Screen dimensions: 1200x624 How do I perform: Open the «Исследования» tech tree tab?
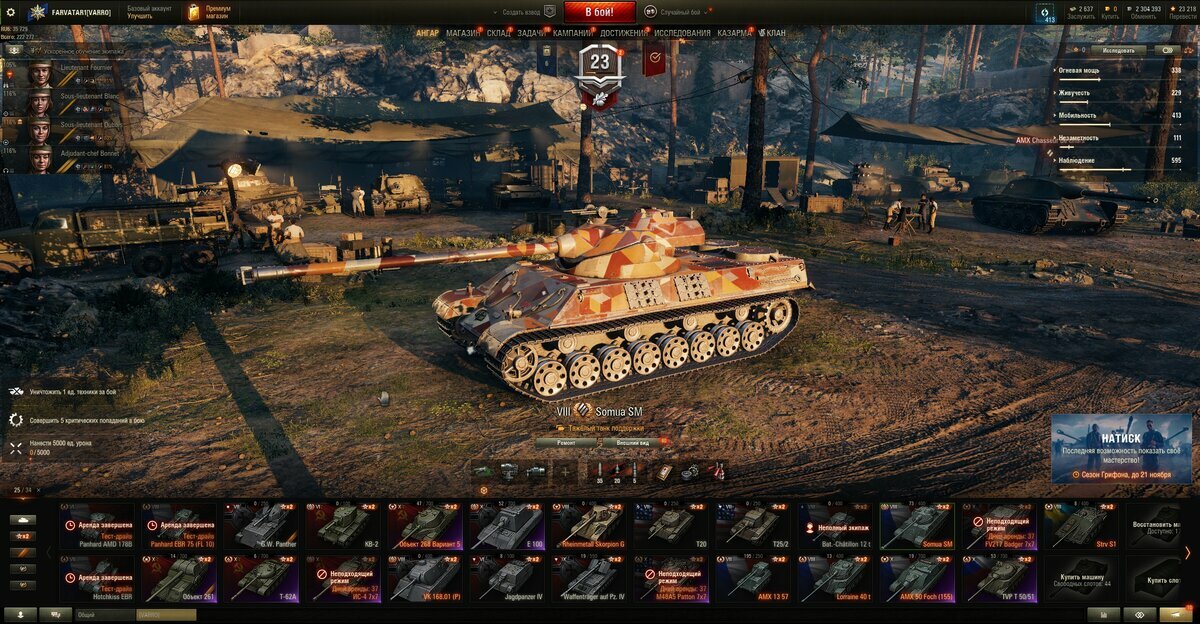pyautogui.click(x=683, y=33)
